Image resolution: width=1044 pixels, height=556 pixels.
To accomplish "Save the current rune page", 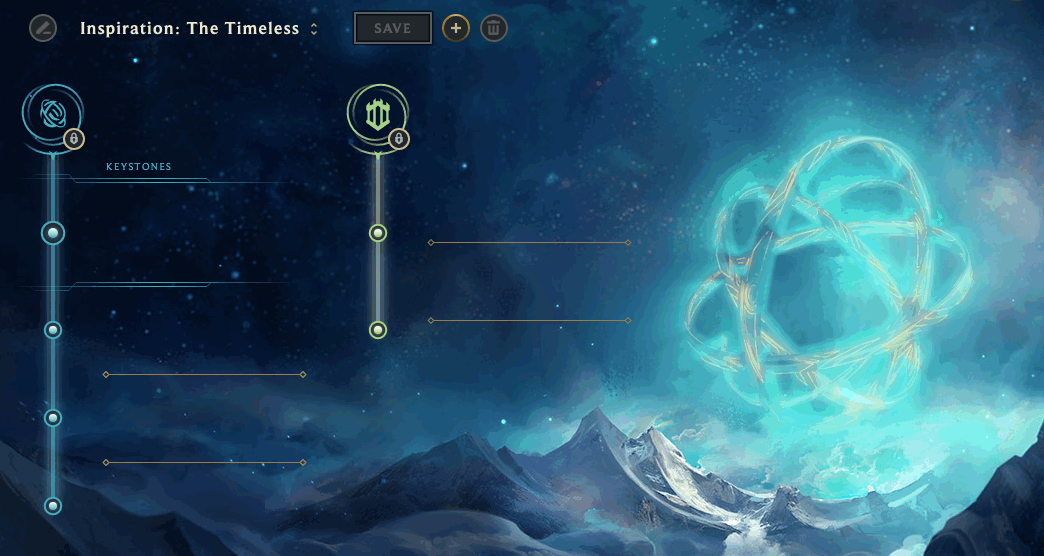I will [x=393, y=28].
